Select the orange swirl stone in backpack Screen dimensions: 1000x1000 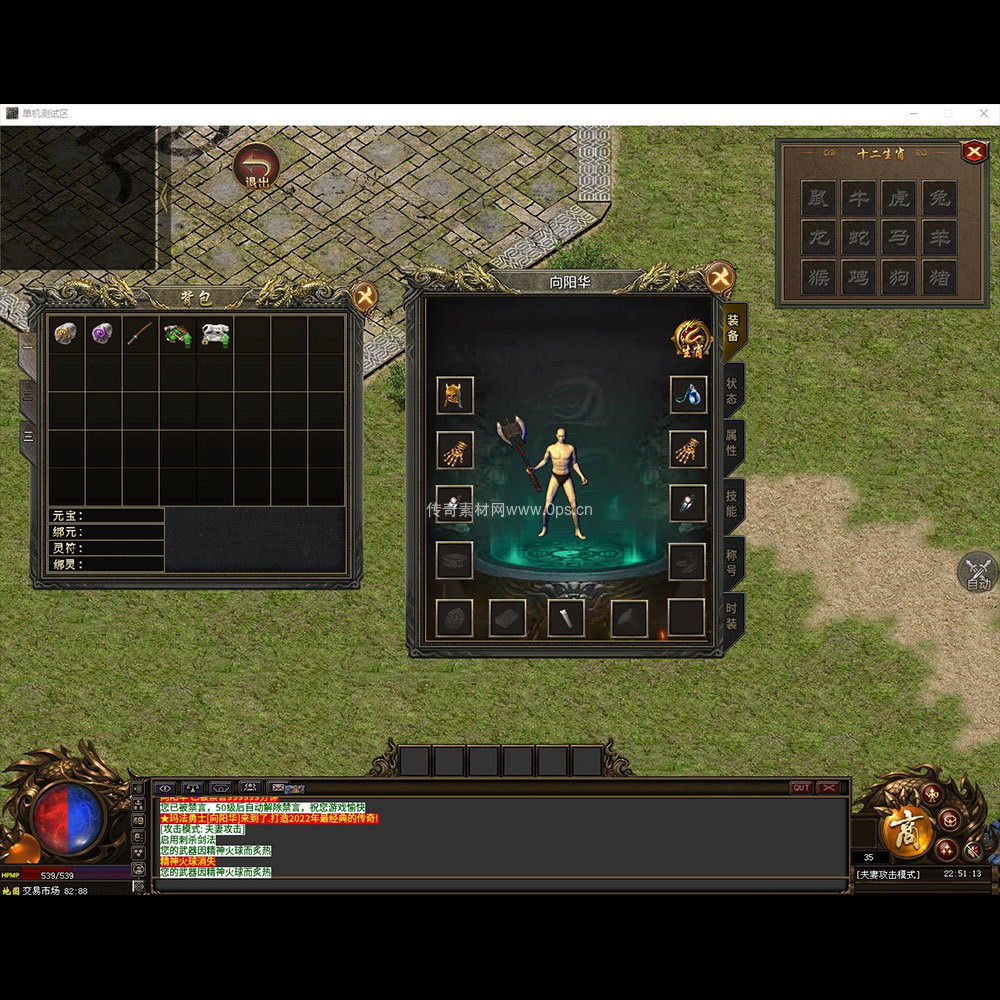point(66,334)
